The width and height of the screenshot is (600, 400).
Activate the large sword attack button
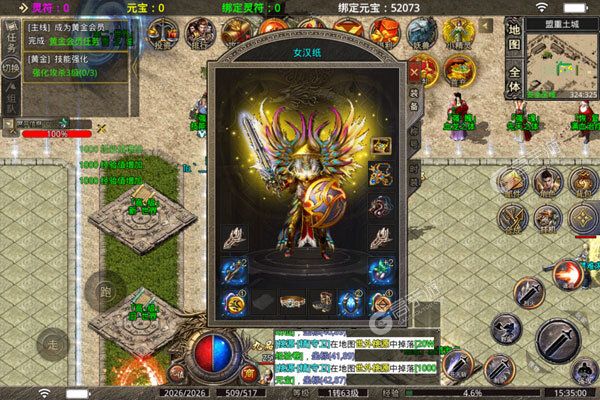coord(558,341)
